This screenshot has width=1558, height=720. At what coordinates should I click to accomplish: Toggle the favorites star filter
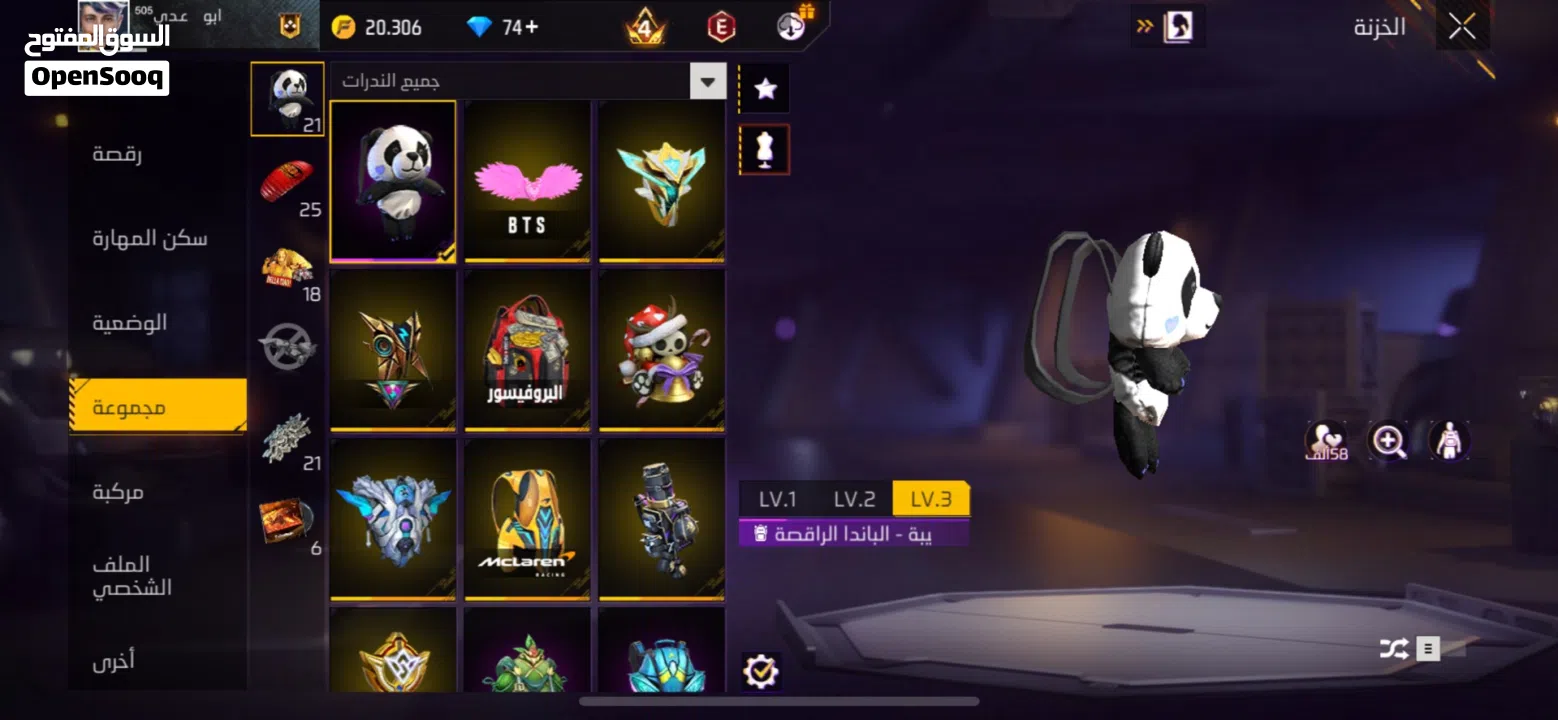(765, 89)
